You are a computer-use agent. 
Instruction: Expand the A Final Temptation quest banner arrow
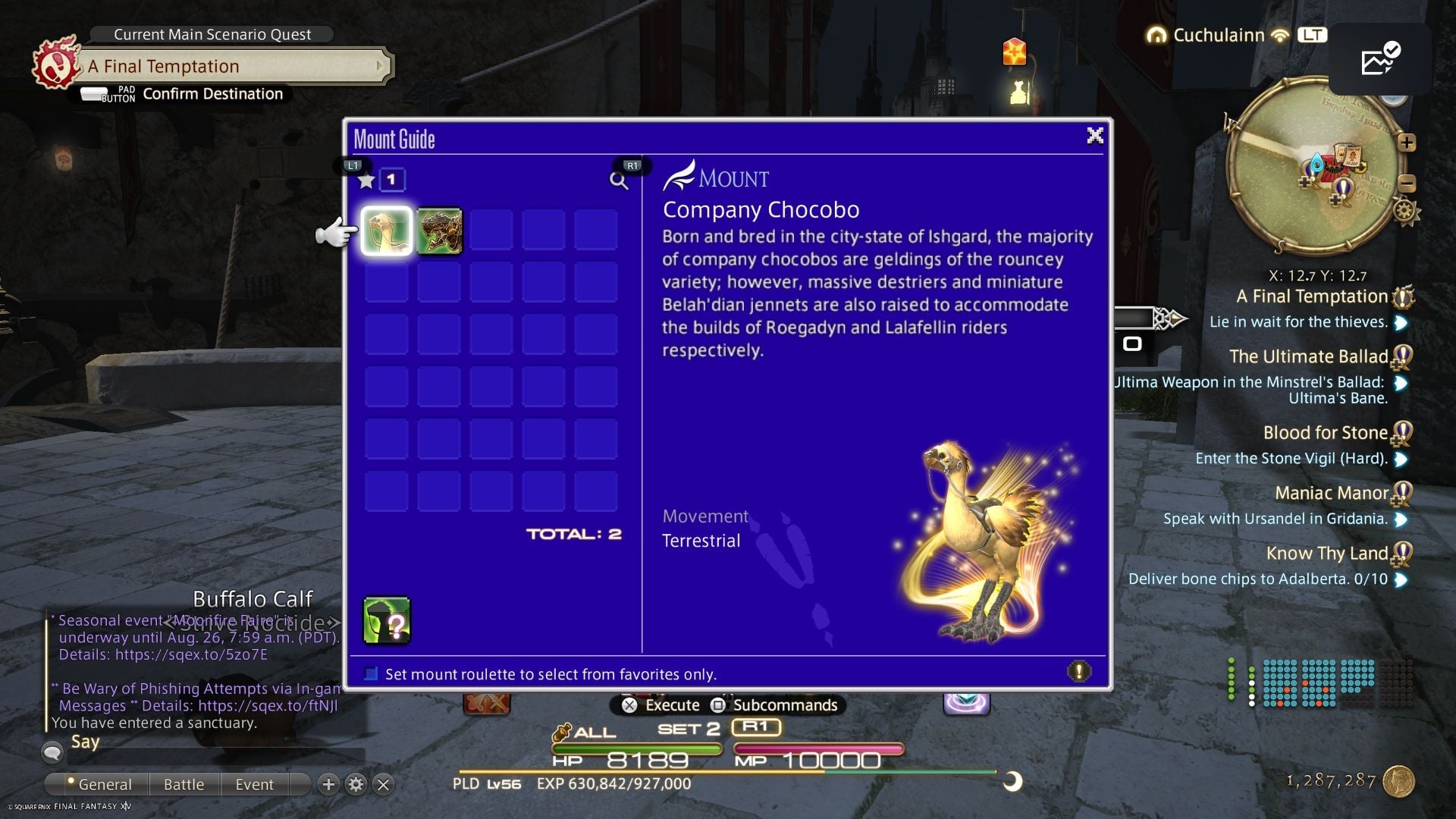tap(381, 66)
